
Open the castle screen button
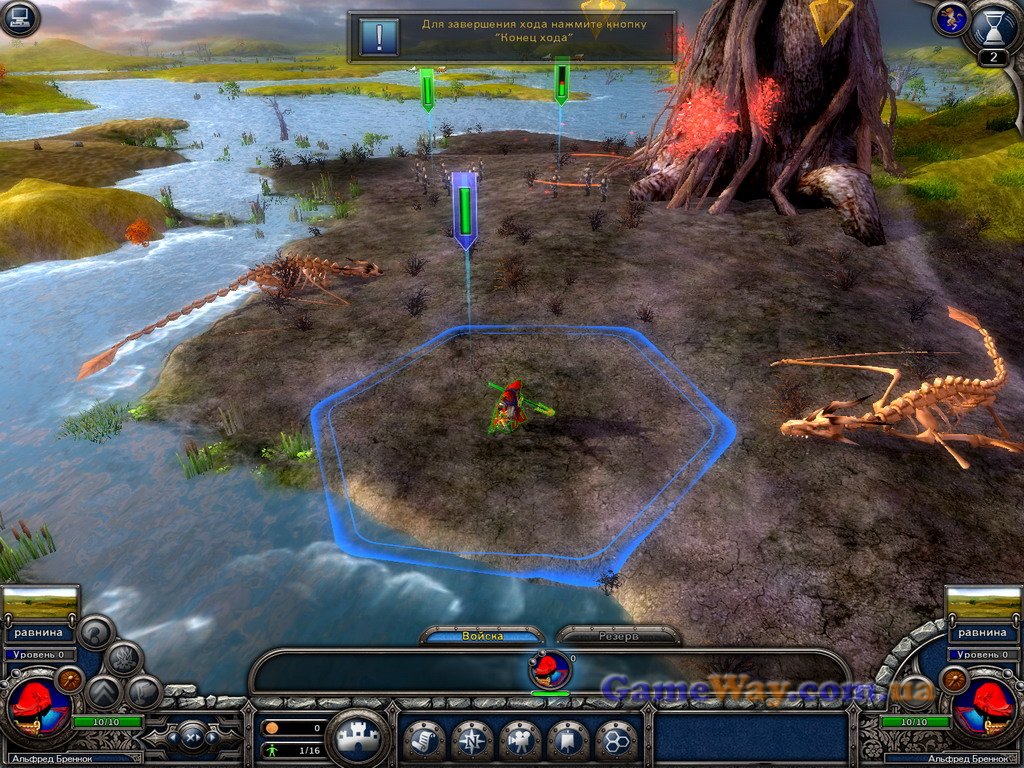[x=357, y=740]
